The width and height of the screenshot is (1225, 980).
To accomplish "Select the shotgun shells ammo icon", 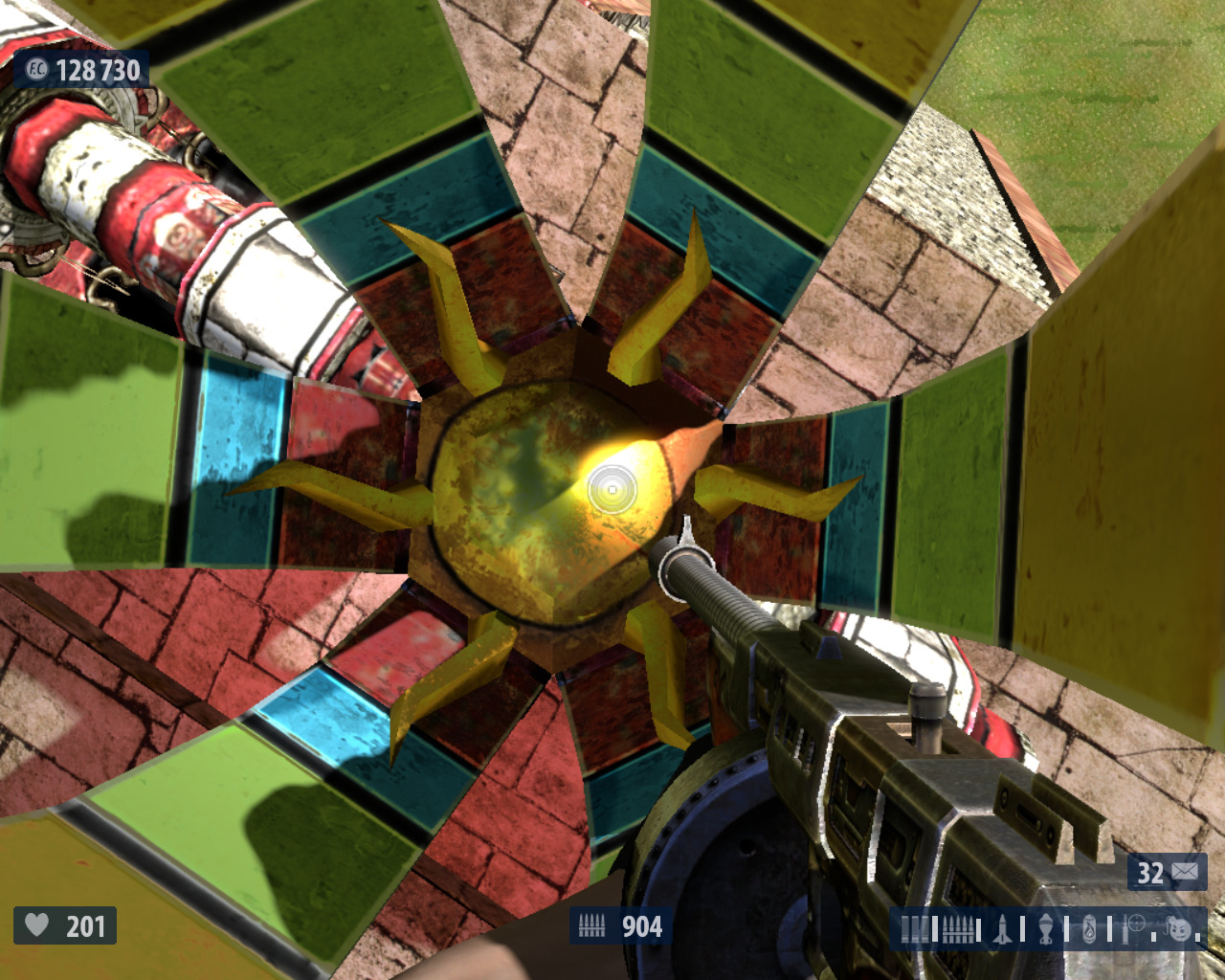I will tap(915, 929).
